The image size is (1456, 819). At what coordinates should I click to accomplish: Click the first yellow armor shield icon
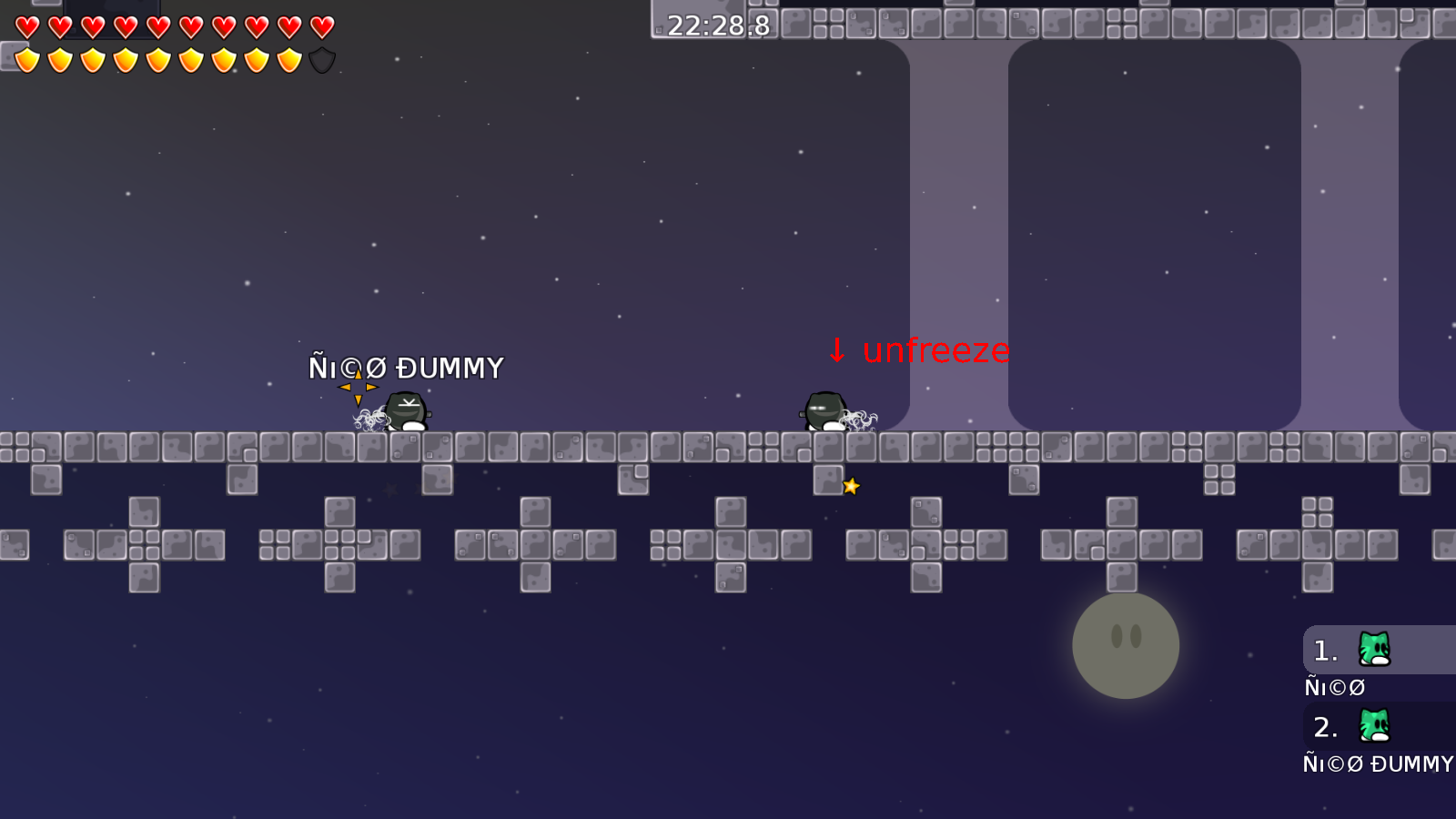point(25,61)
